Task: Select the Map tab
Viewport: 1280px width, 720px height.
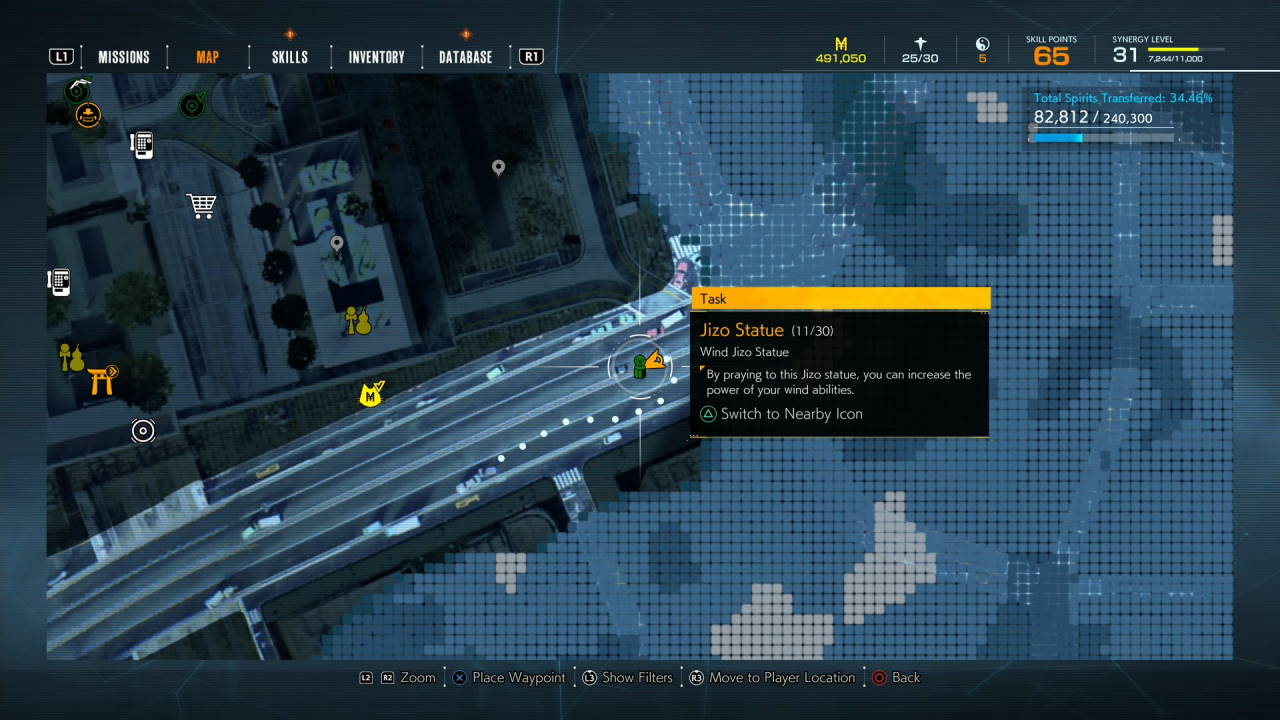Action: tap(208, 57)
